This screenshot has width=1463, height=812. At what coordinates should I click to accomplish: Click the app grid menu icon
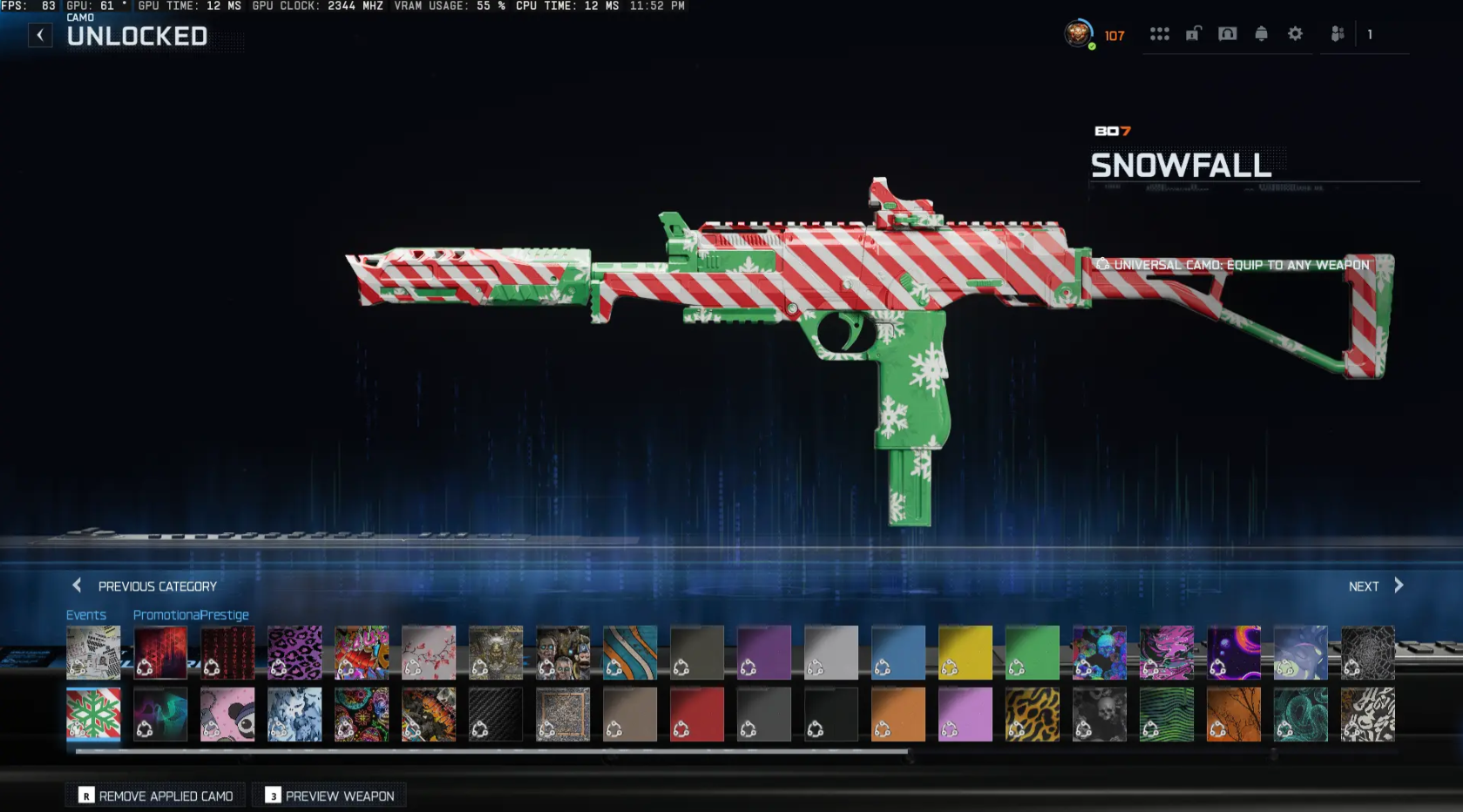coord(1160,34)
